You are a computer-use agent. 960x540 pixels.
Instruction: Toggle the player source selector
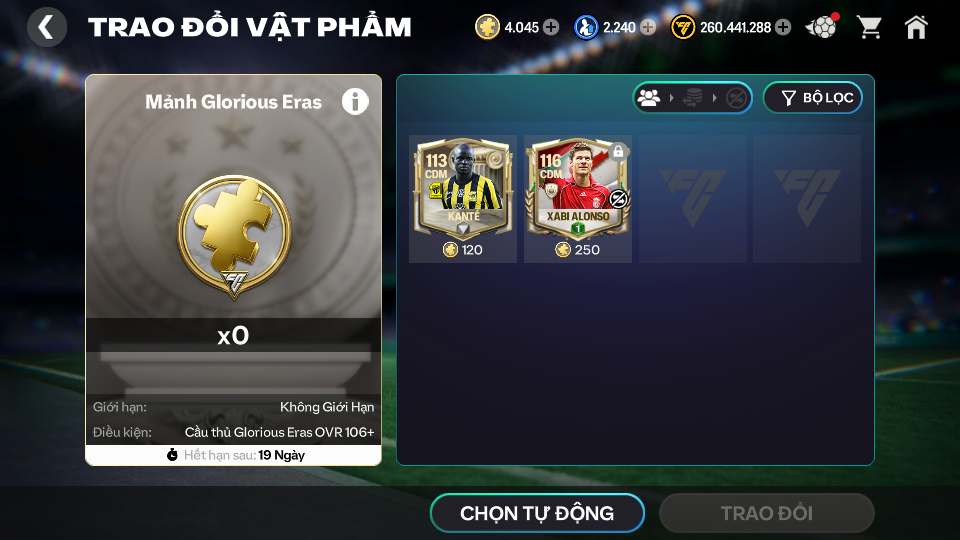[x=692, y=98]
